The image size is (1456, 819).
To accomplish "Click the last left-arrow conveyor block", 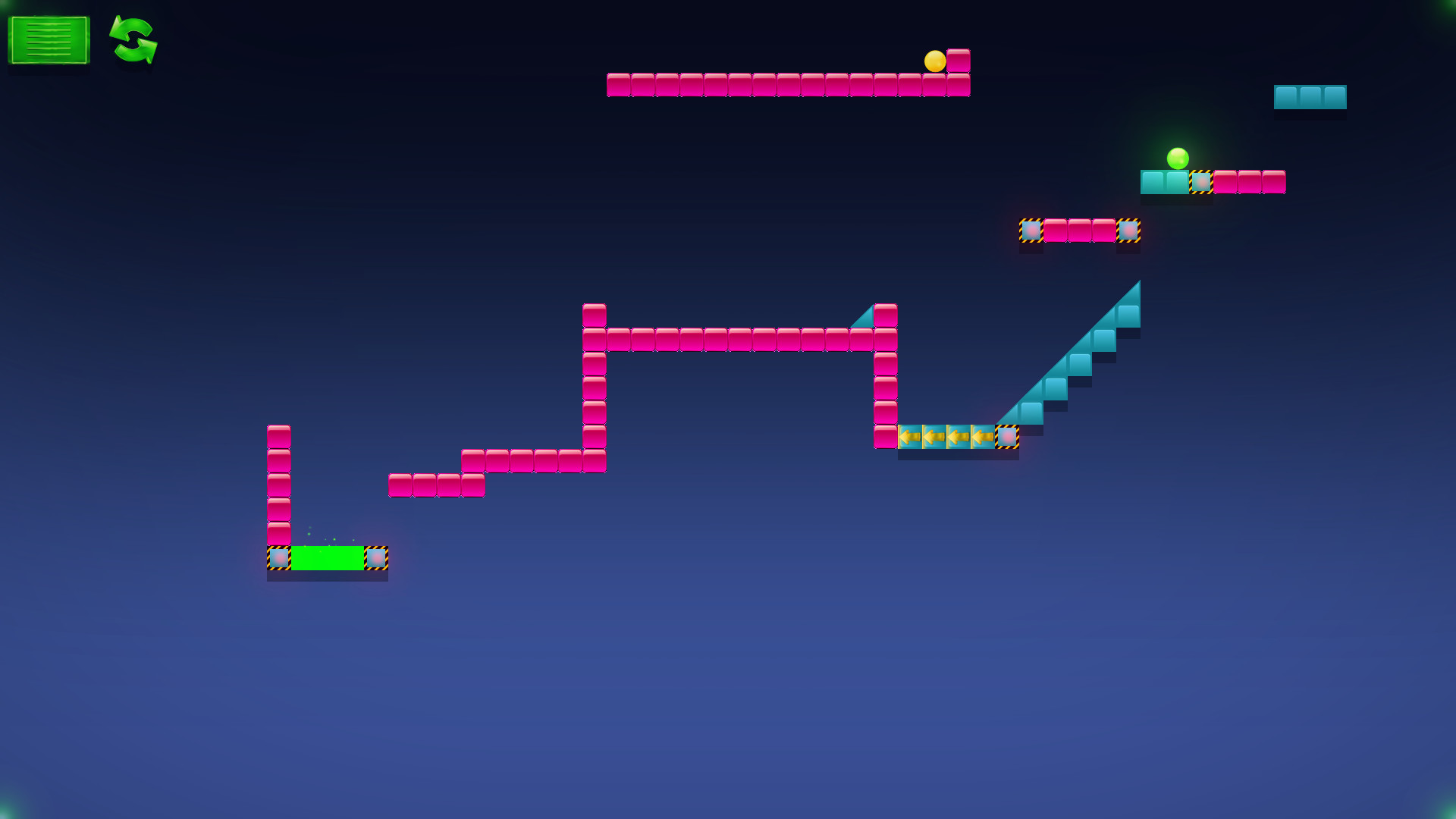I will point(982,437).
